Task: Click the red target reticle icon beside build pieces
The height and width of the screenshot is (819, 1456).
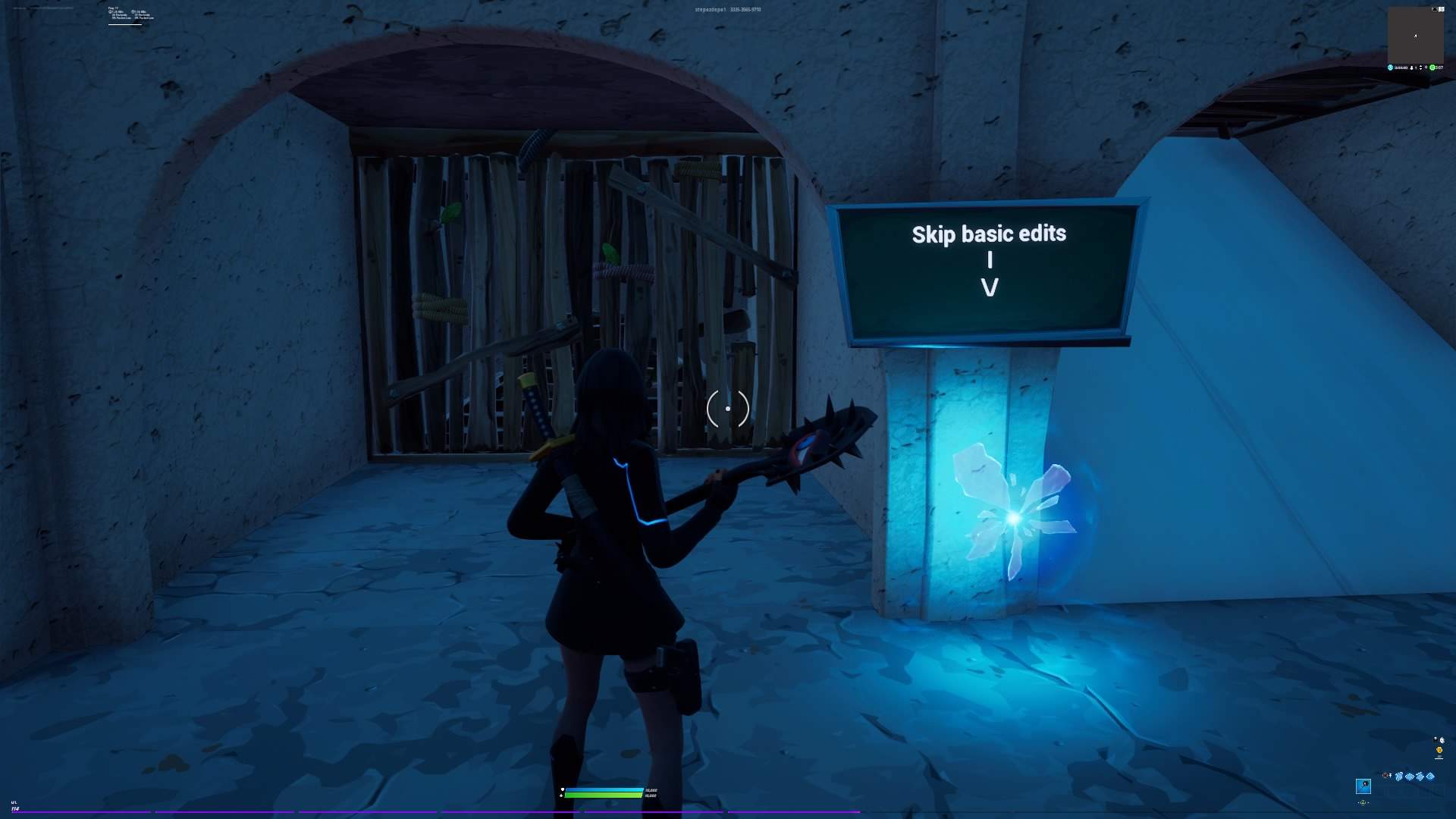Action: click(x=1385, y=776)
